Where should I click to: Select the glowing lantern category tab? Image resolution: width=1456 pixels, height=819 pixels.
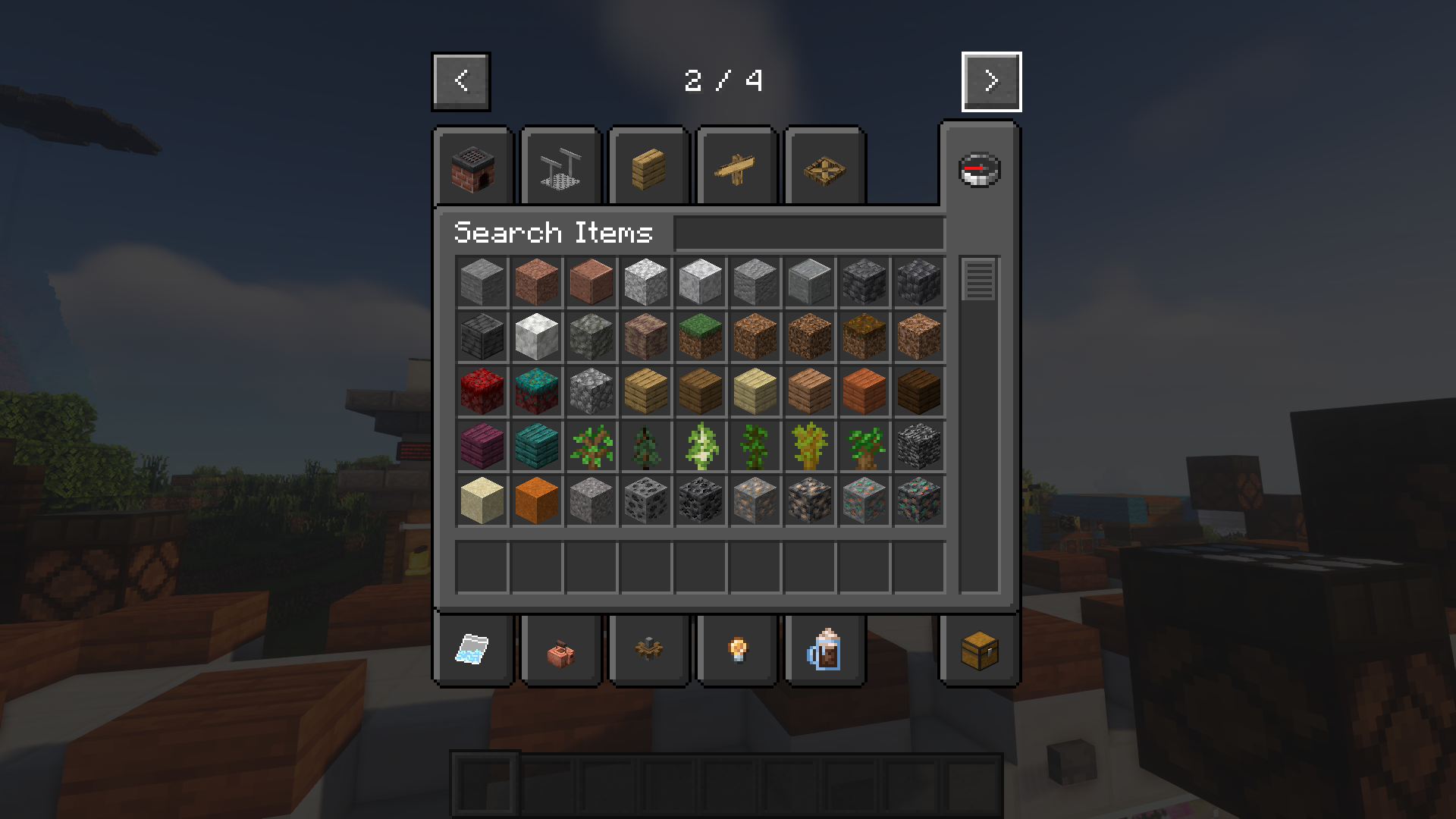736,650
